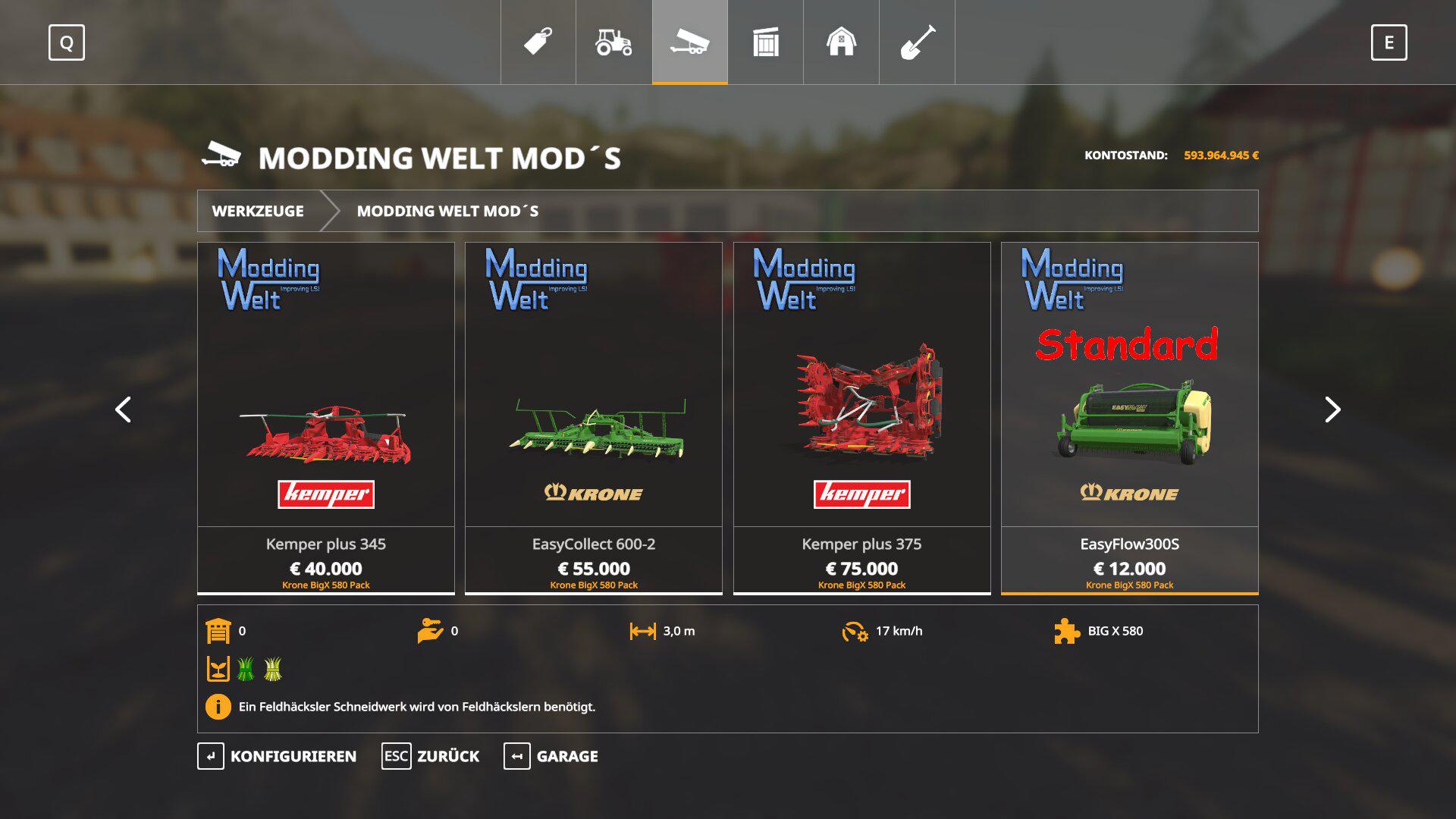Choose the EasyCollect 600-2 header
The image size is (1456, 819).
point(594,418)
